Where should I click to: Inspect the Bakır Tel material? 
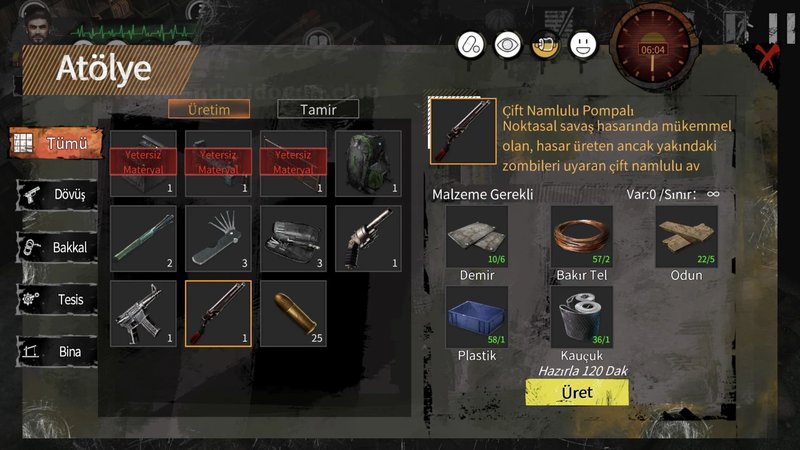[x=581, y=237]
